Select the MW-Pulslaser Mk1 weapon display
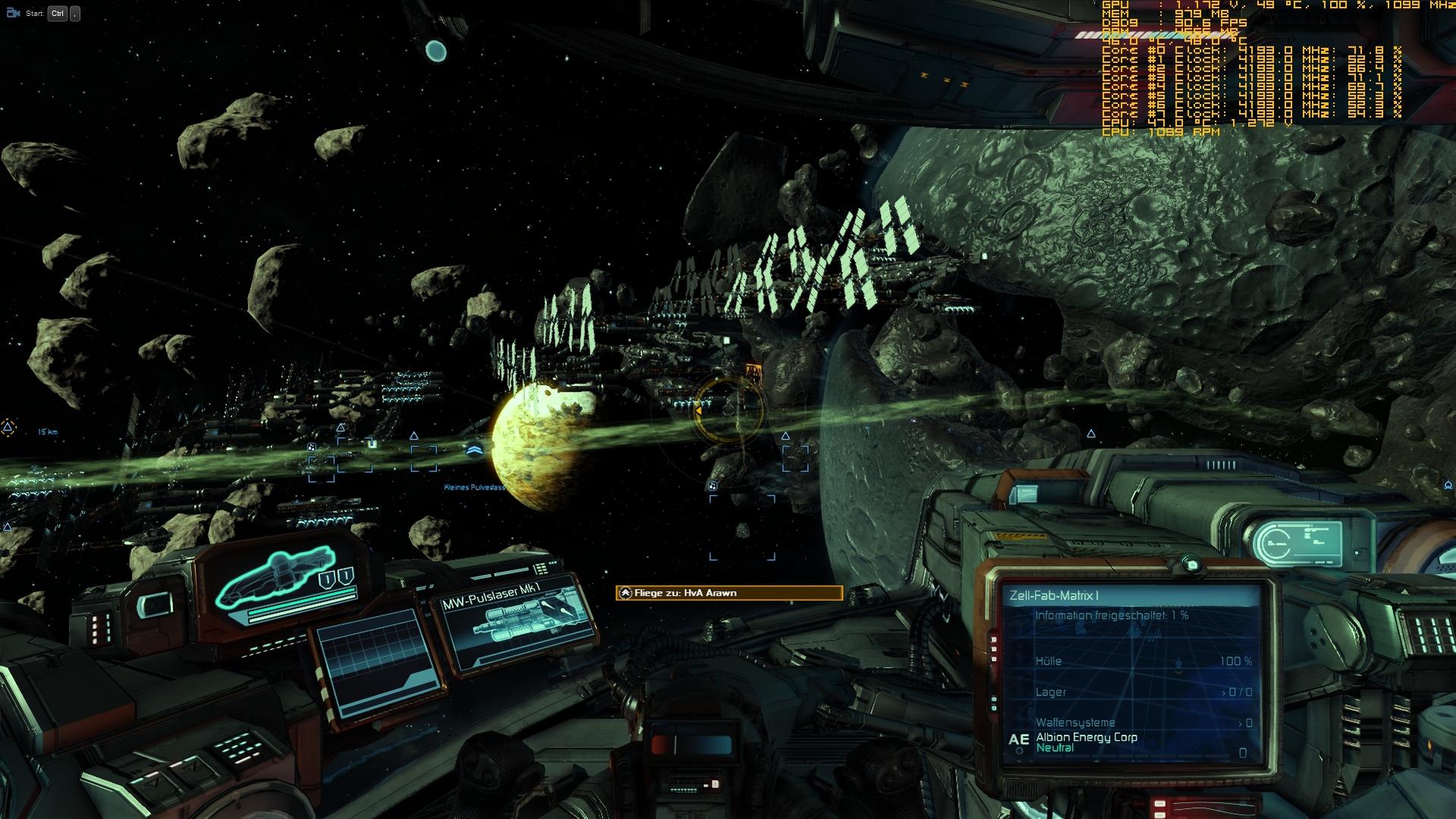Viewport: 1456px width, 819px height. tap(516, 622)
